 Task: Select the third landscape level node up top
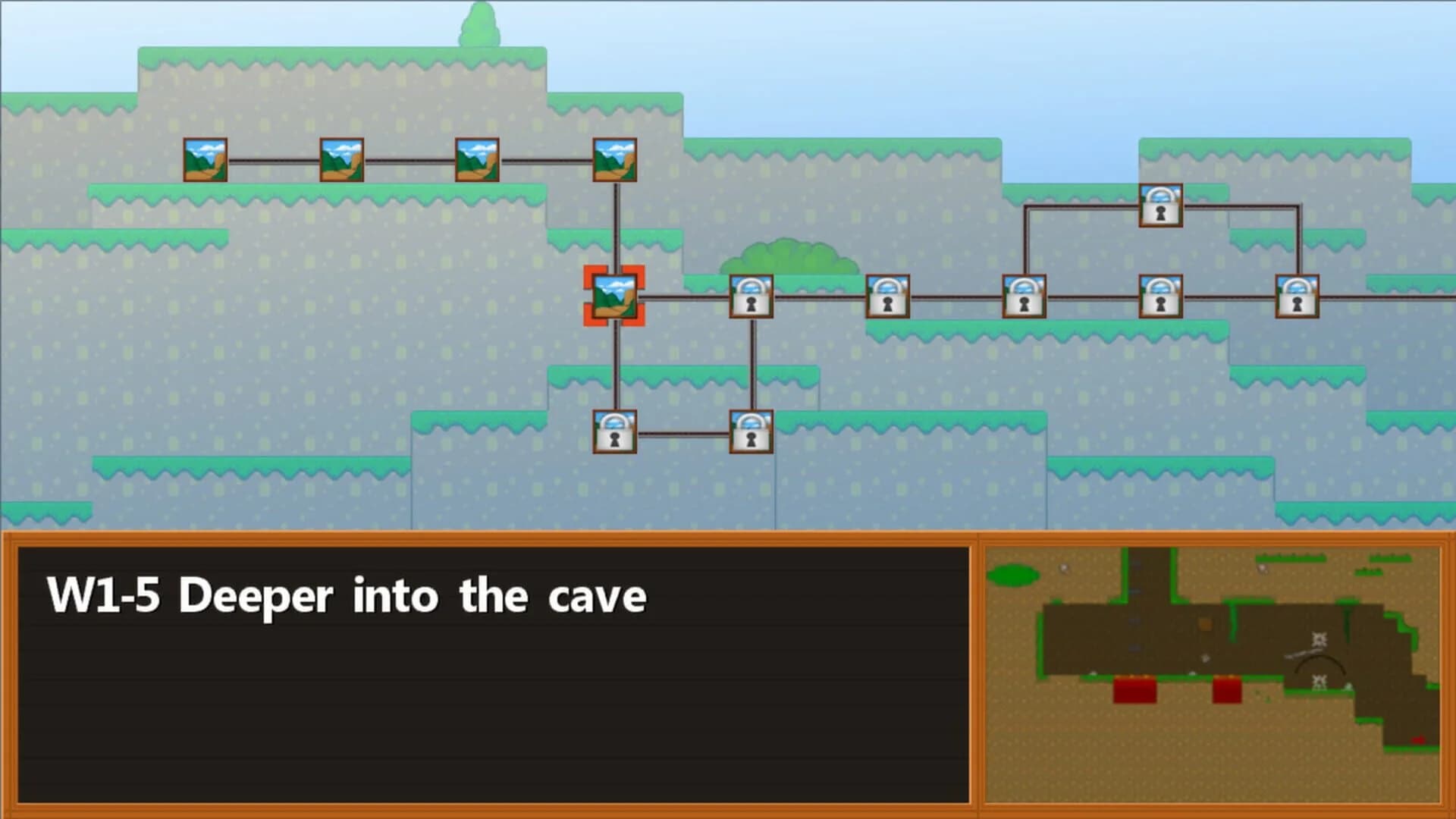(x=476, y=159)
